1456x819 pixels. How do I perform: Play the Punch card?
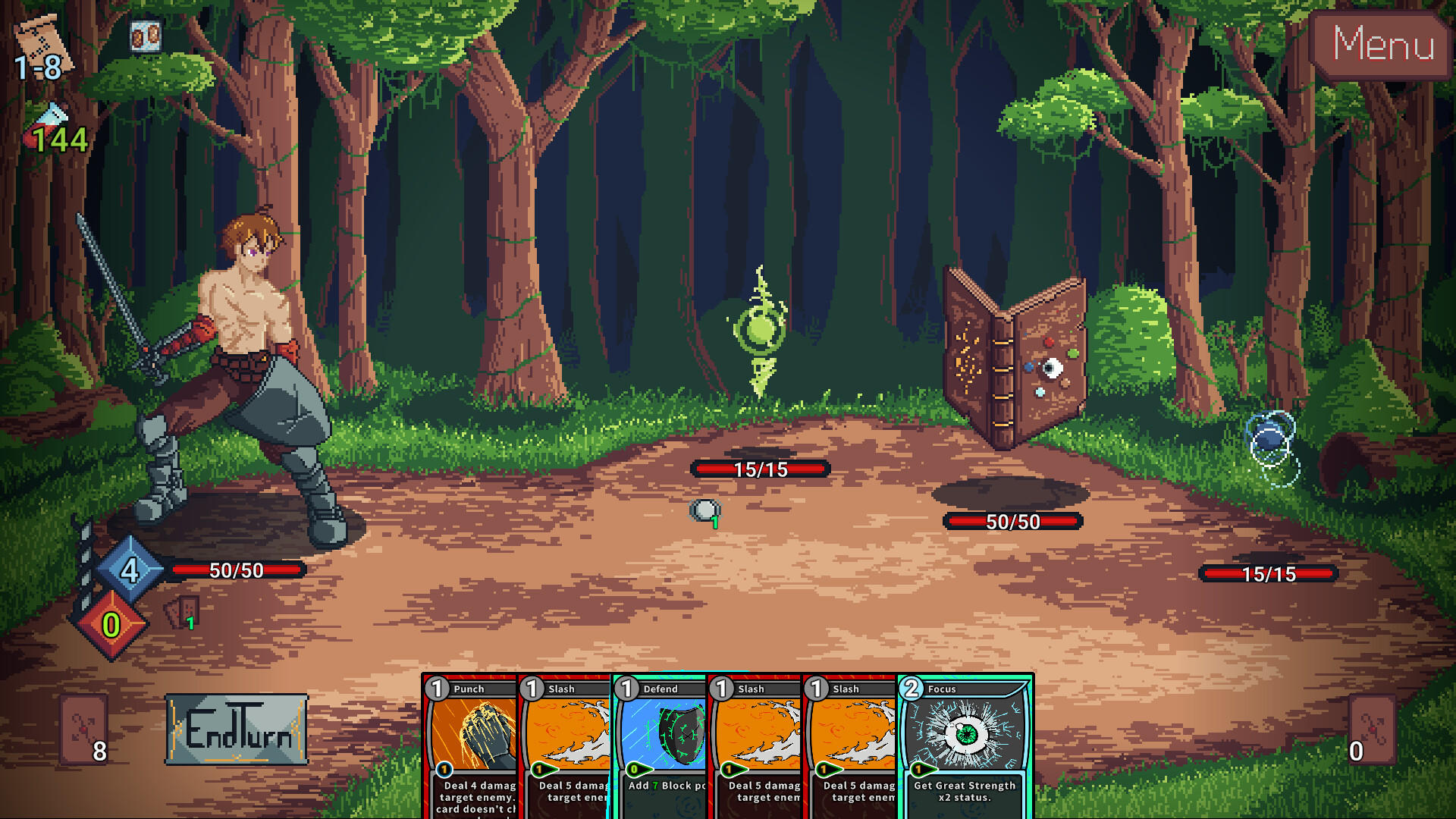(470, 739)
